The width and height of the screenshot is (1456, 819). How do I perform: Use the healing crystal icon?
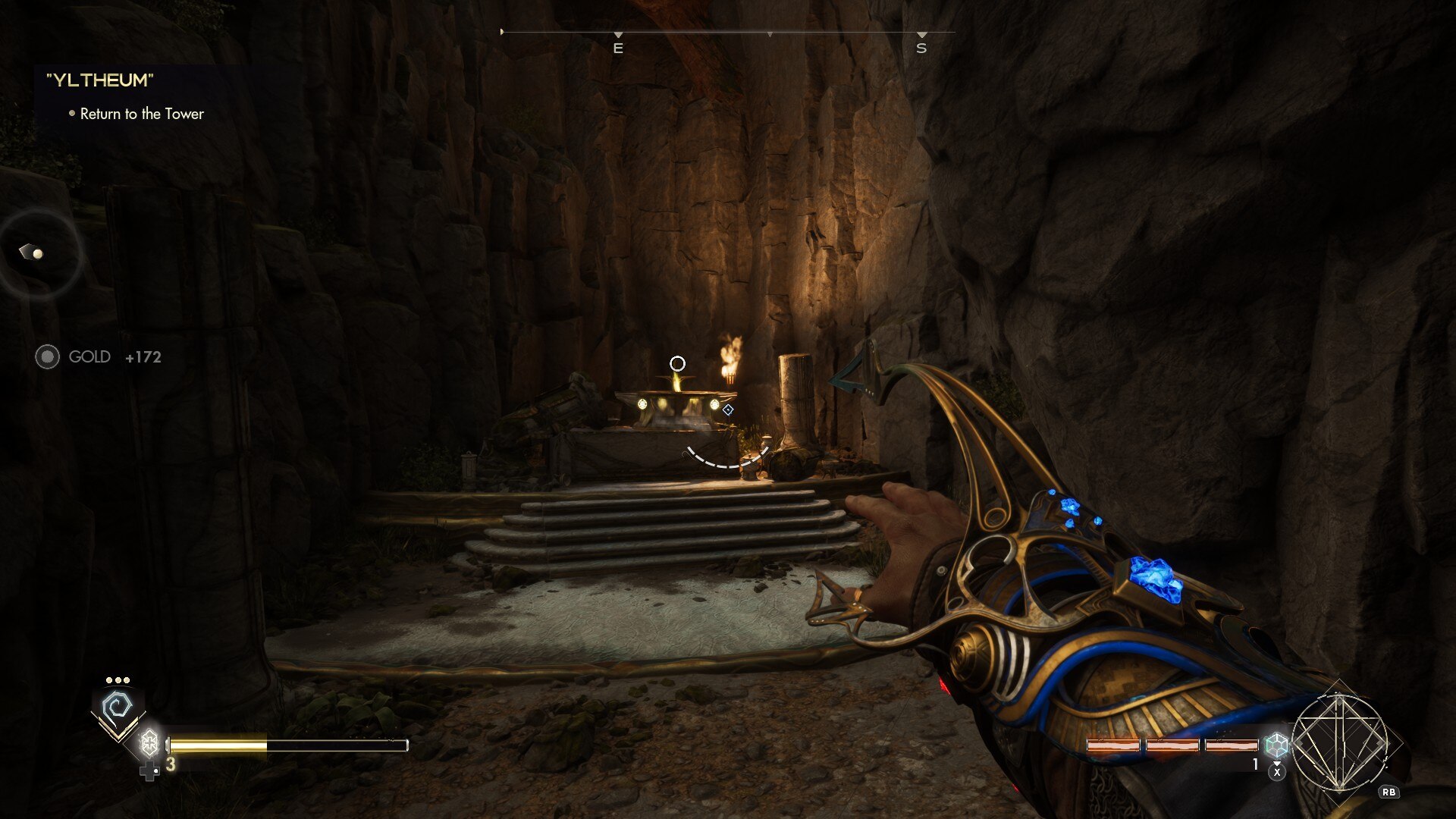pyautogui.click(x=150, y=742)
